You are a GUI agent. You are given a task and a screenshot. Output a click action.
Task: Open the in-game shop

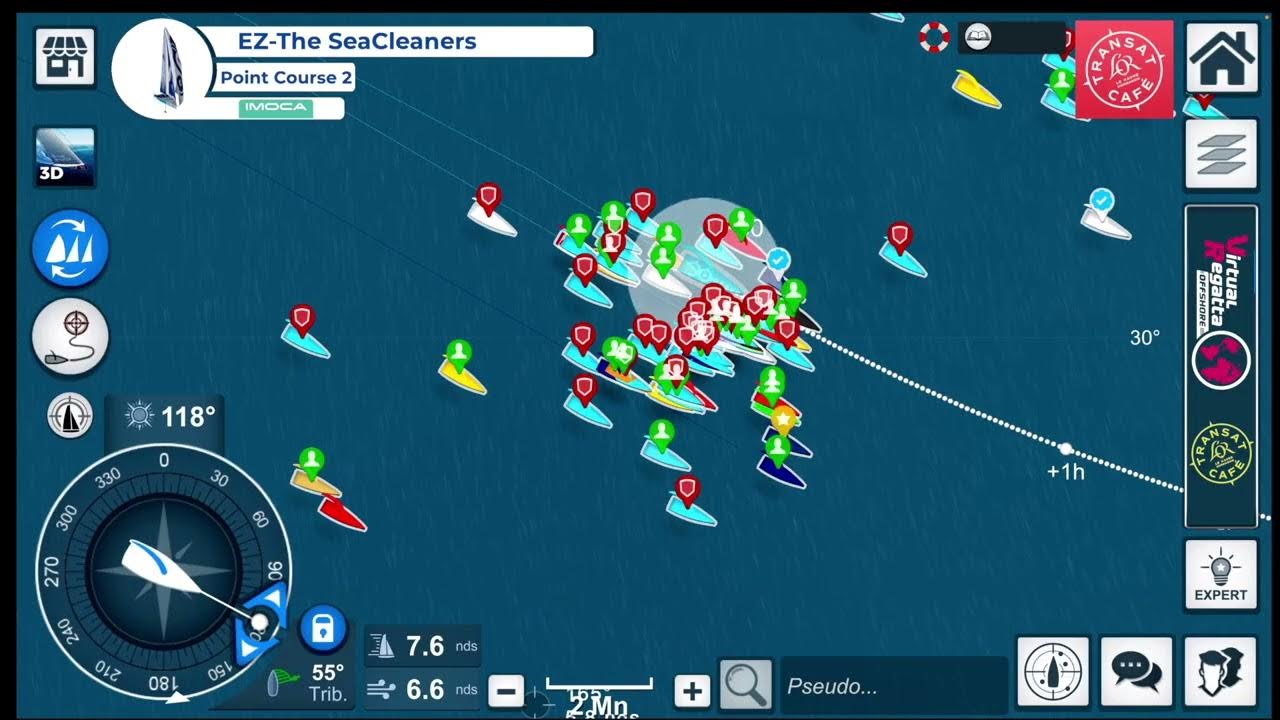pyautogui.click(x=64, y=55)
